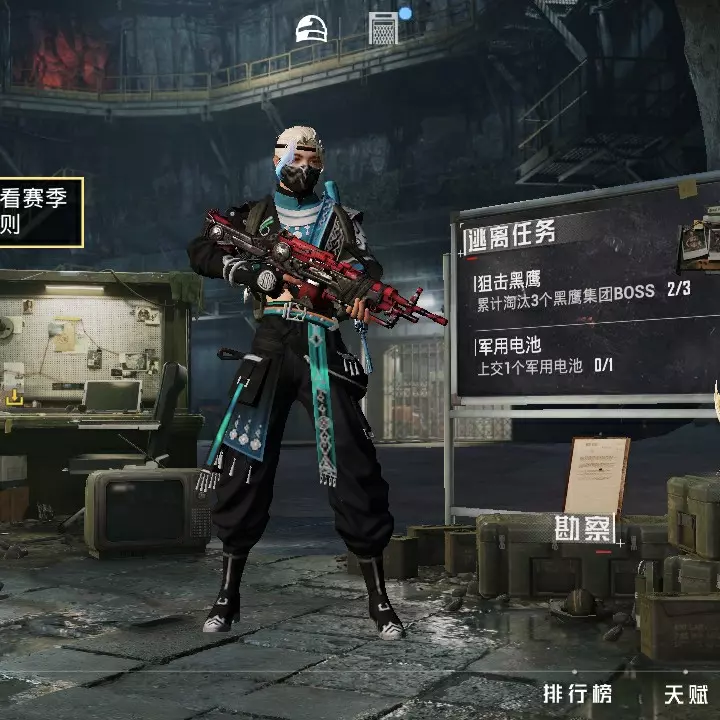The width and height of the screenshot is (720, 720).
Task: Open the season rules box
Action: pyautogui.click(x=38, y=211)
